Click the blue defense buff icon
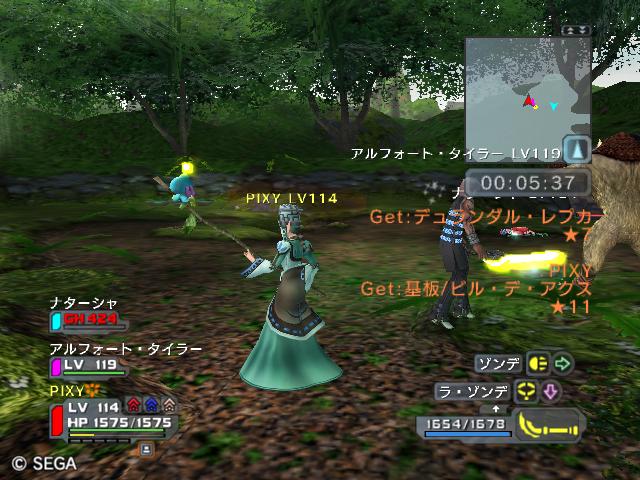 click(x=151, y=406)
